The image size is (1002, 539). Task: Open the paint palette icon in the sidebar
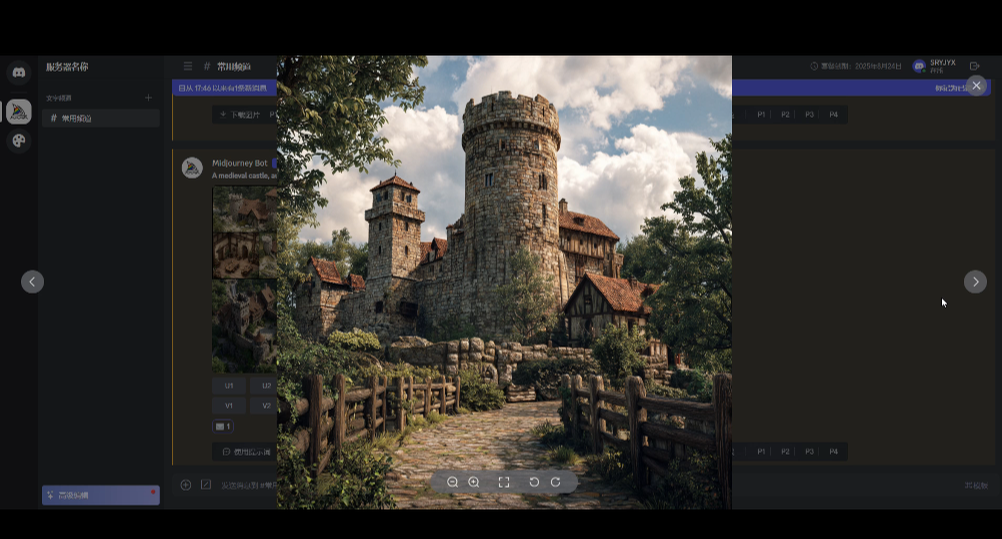click(19, 141)
